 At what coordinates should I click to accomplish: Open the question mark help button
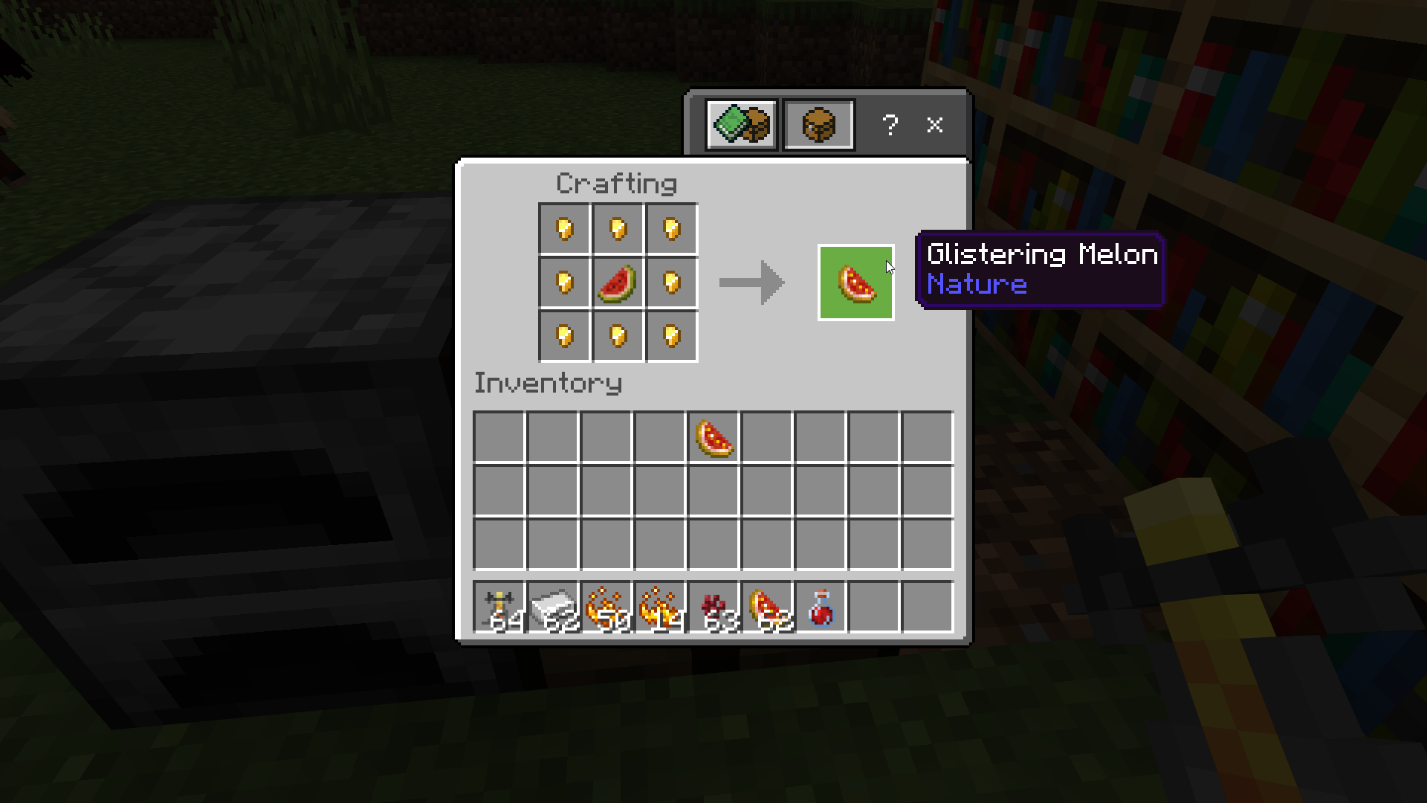(889, 125)
